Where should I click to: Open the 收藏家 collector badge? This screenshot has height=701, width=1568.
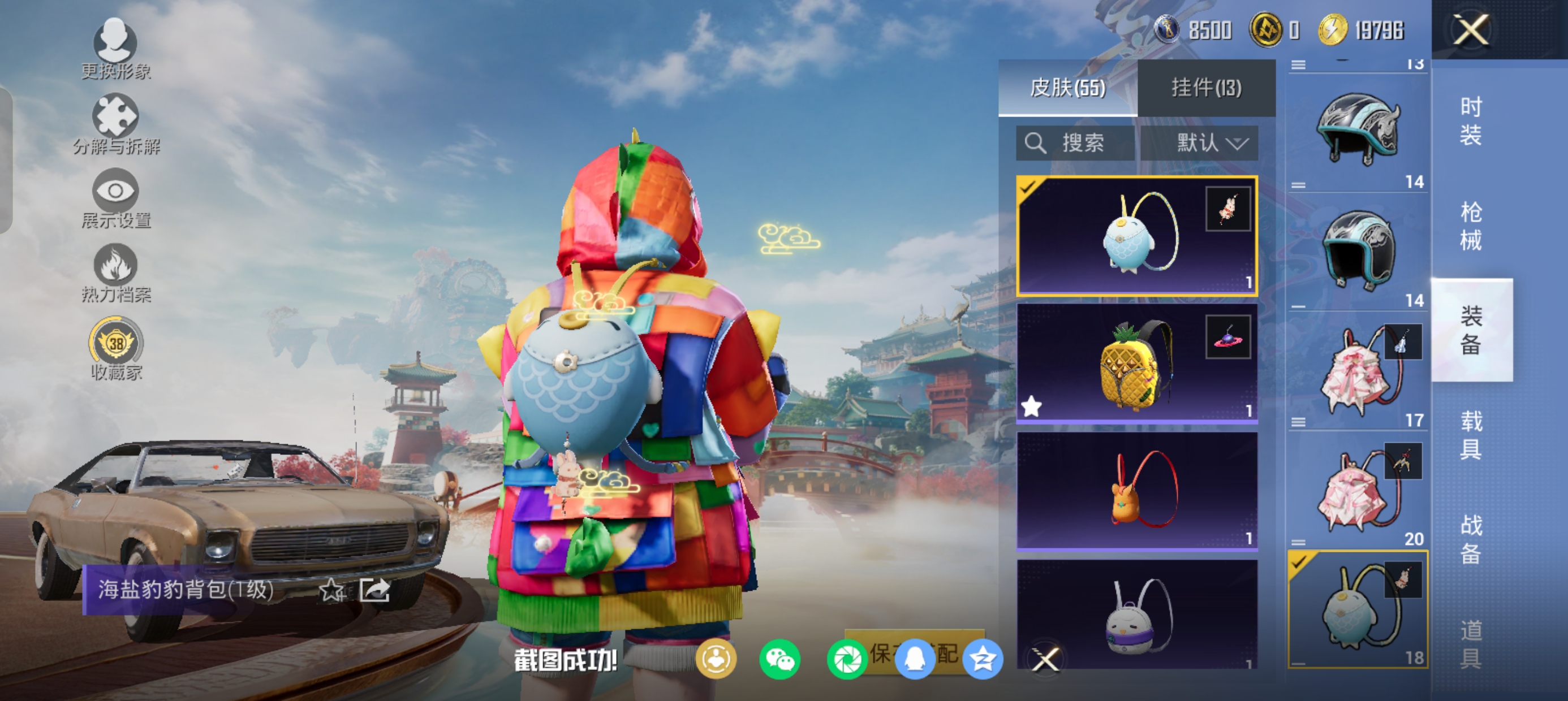tap(115, 348)
